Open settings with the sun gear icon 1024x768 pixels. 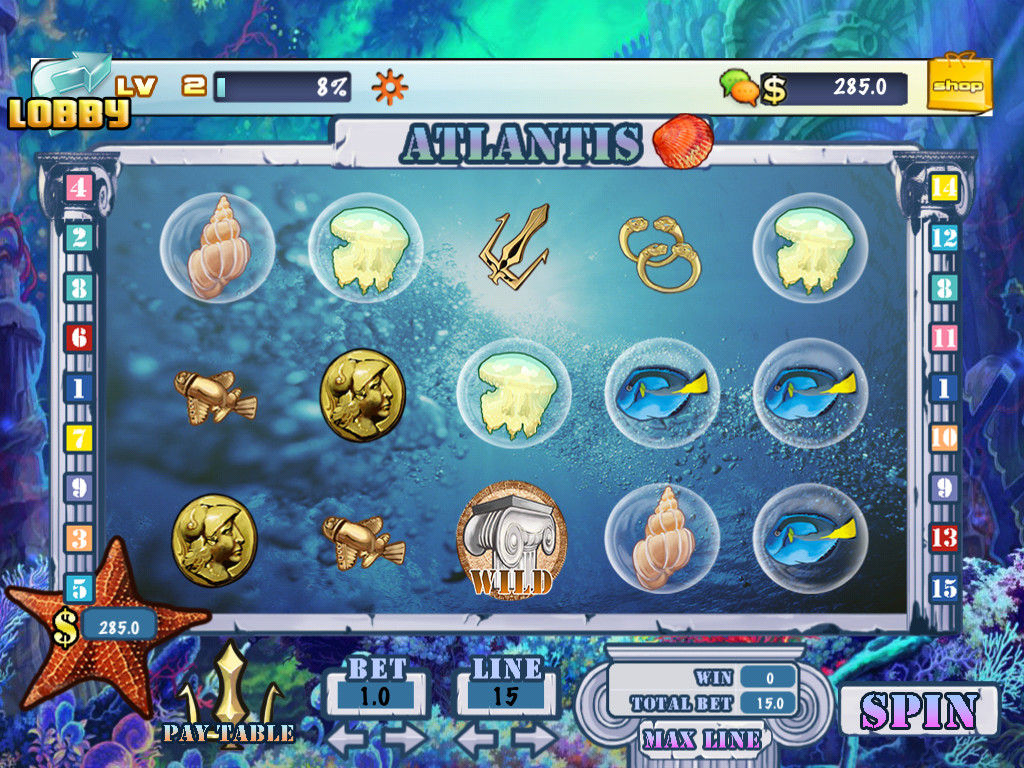[x=389, y=87]
